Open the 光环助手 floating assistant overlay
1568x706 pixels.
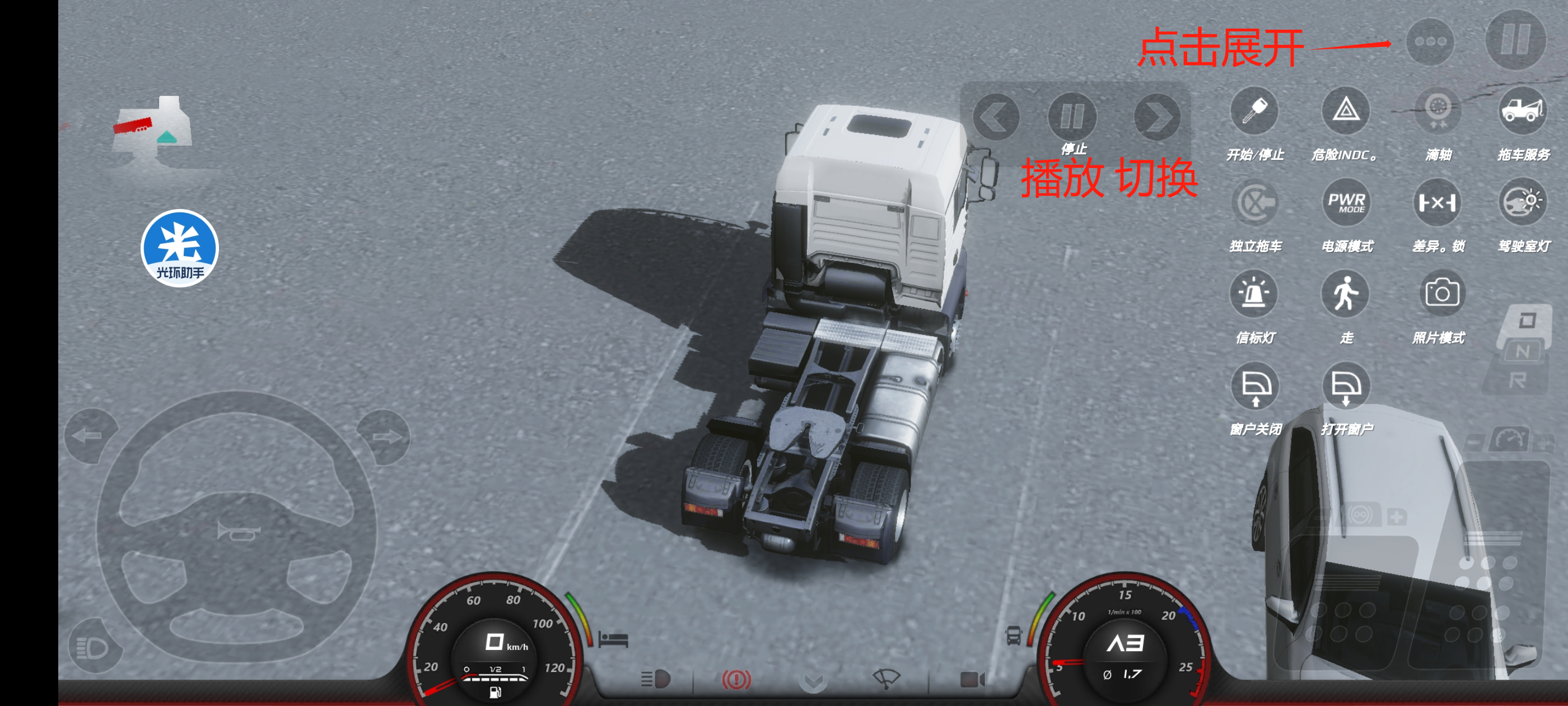click(180, 248)
